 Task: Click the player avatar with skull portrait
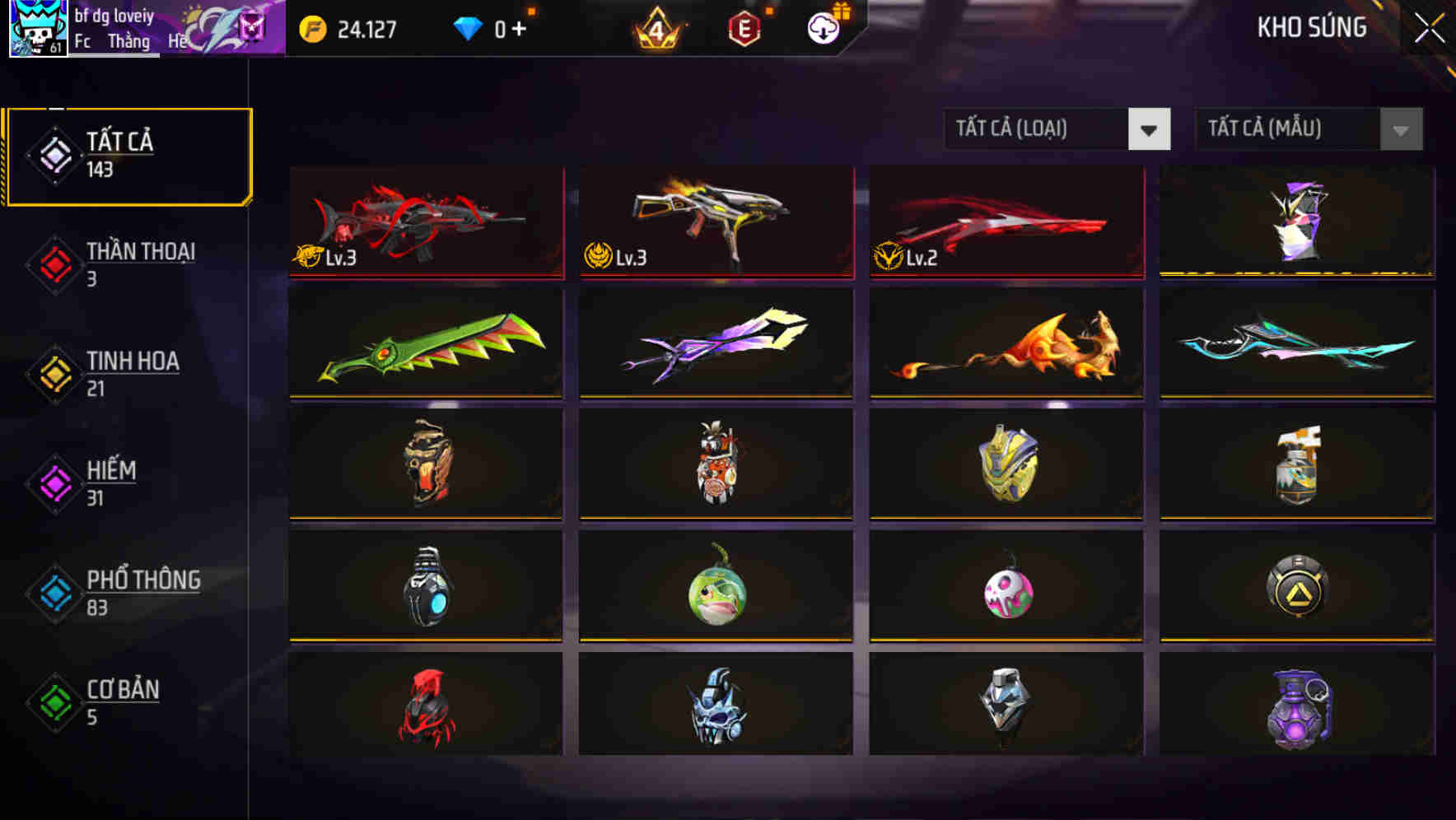point(36,27)
